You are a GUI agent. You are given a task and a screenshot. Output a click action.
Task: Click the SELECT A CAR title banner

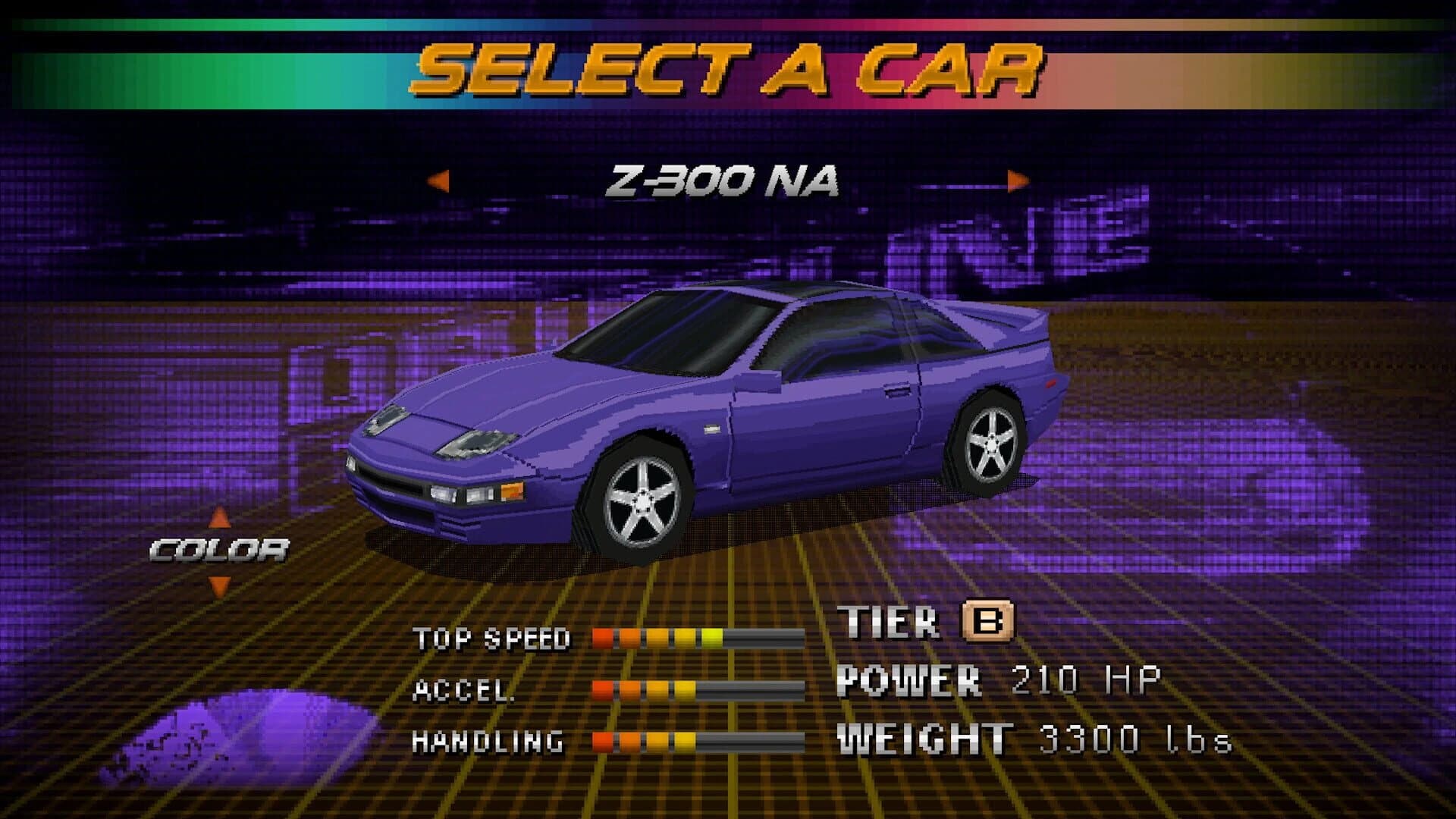pos(728,68)
